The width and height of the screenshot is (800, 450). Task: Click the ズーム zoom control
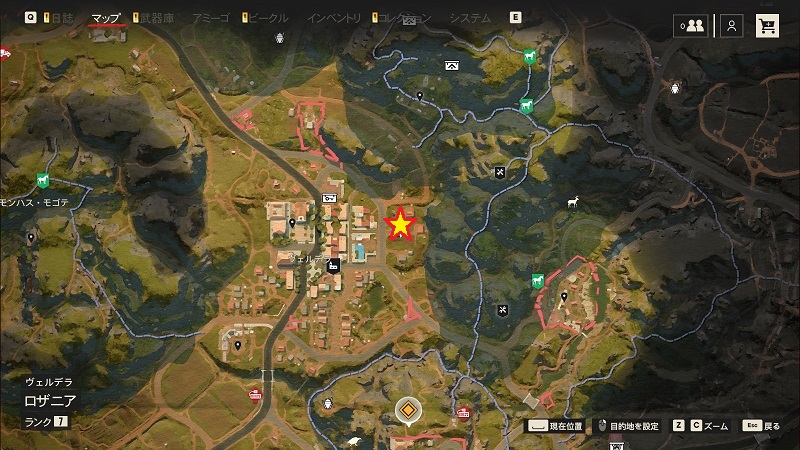click(702, 426)
